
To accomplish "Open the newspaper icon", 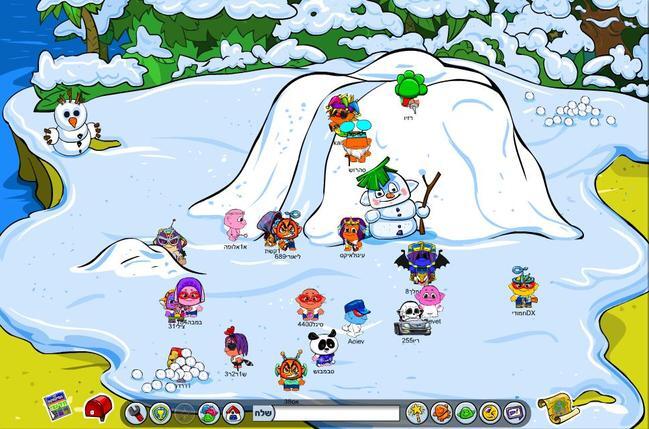I will tap(57, 406).
